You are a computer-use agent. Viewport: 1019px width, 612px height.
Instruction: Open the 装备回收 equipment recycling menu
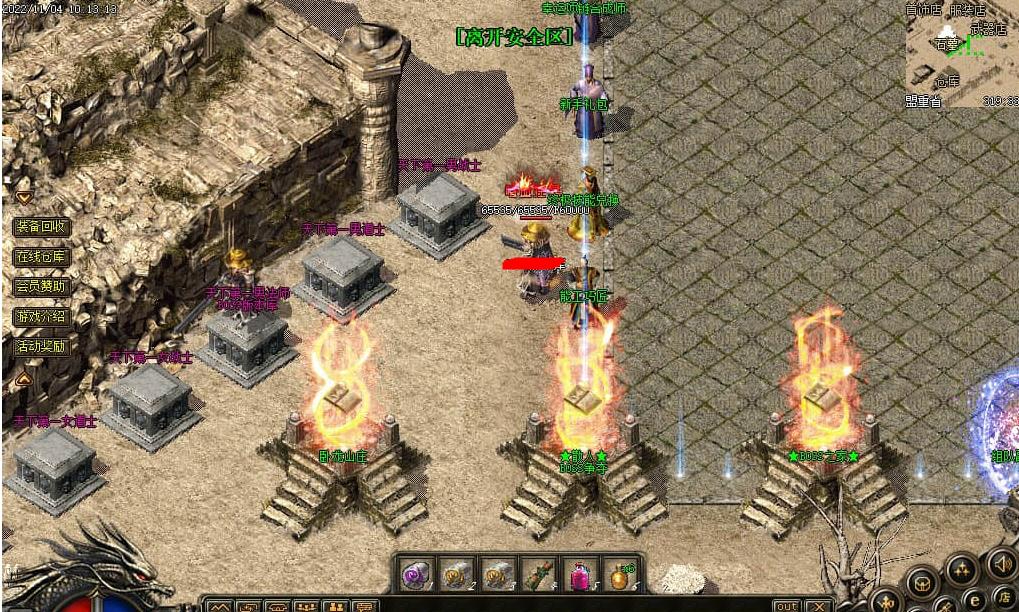pyautogui.click(x=41, y=227)
